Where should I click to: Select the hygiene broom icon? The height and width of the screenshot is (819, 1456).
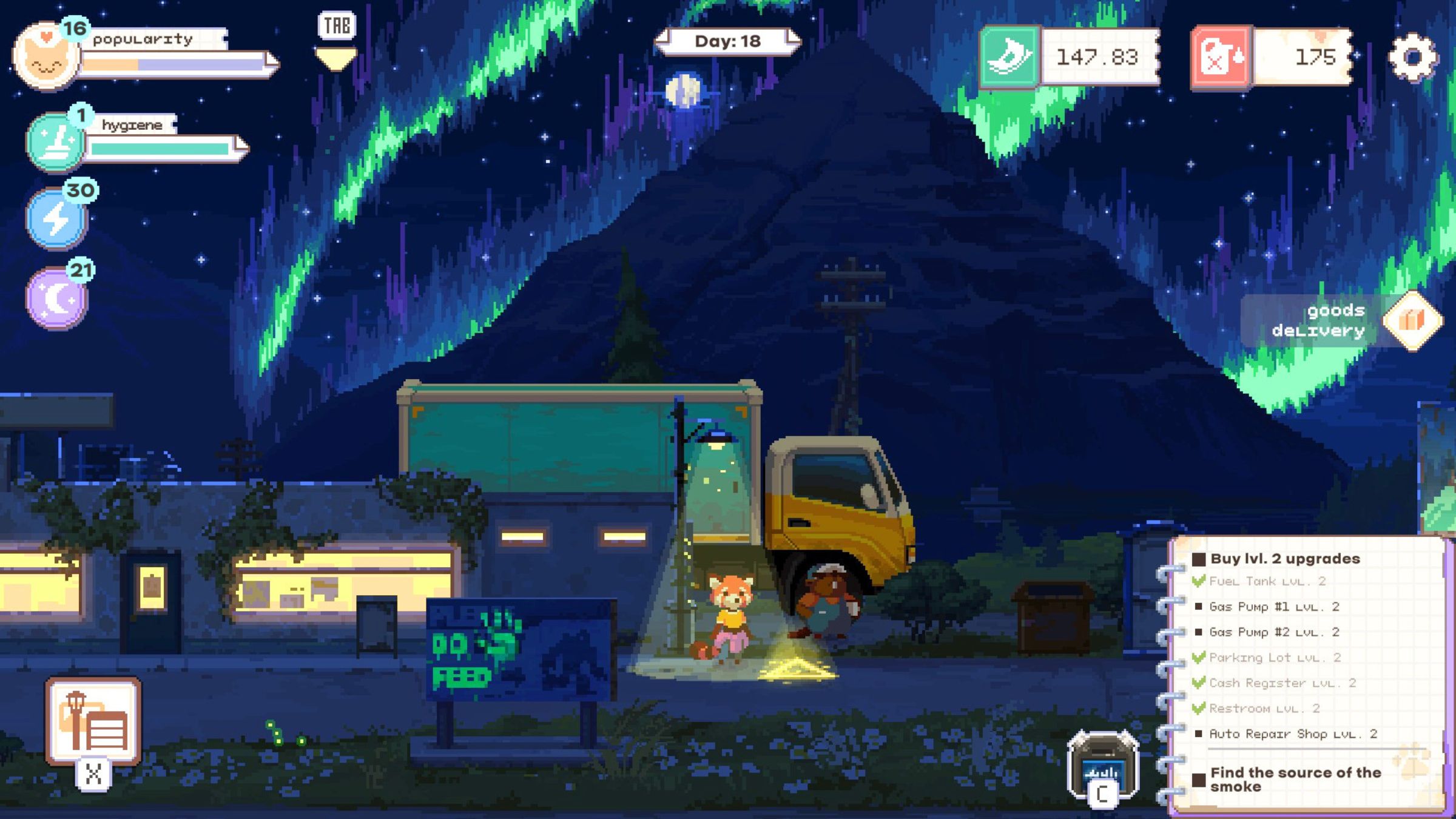(x=55, y=141)
